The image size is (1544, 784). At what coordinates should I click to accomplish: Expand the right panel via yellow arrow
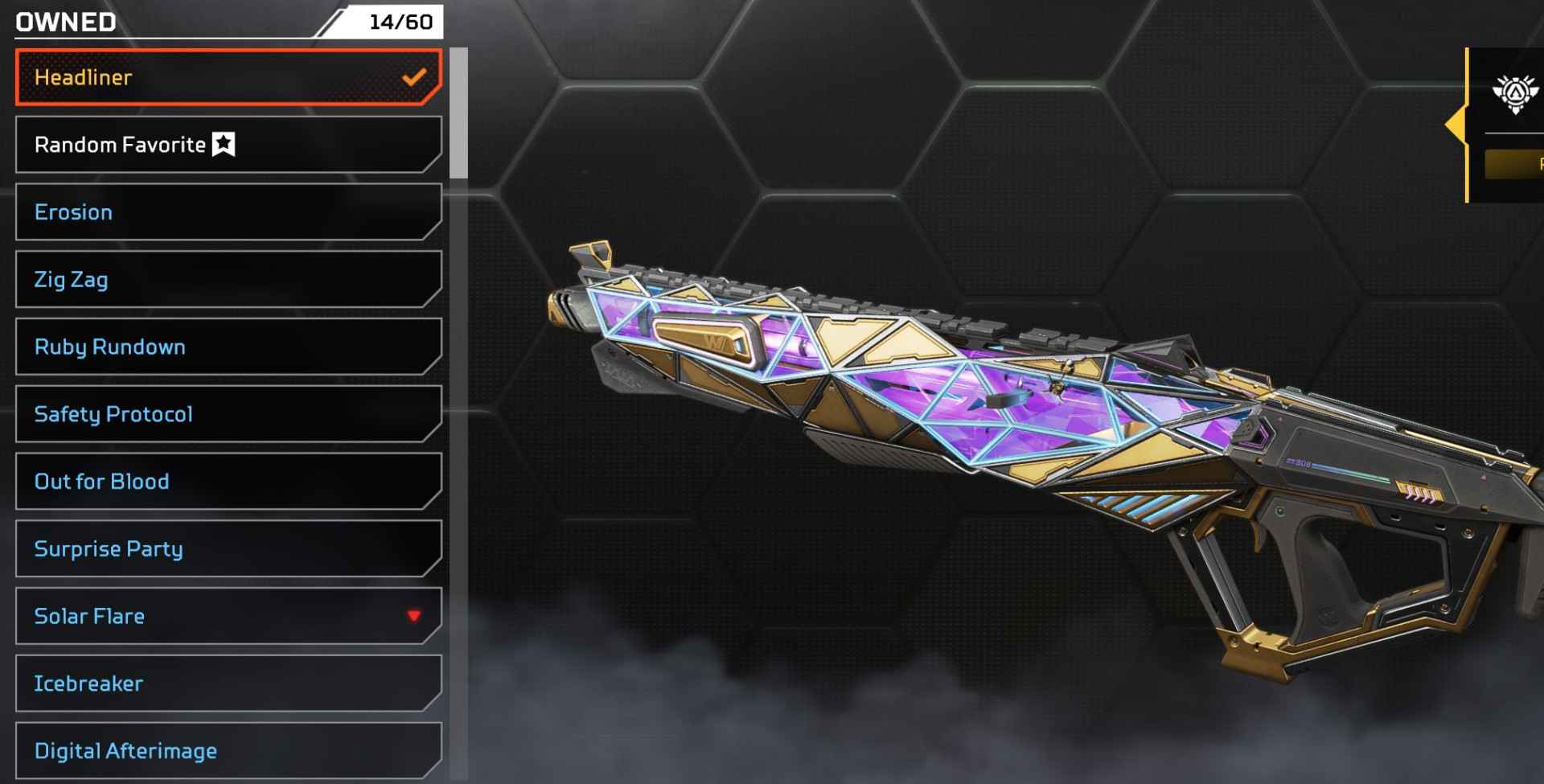tap(1456, 125)
